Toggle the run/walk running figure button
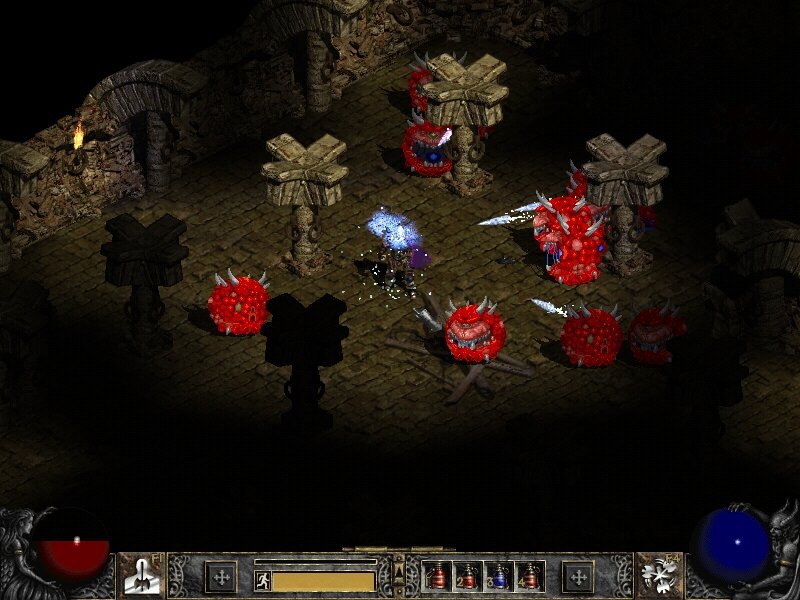 [263, 580]
